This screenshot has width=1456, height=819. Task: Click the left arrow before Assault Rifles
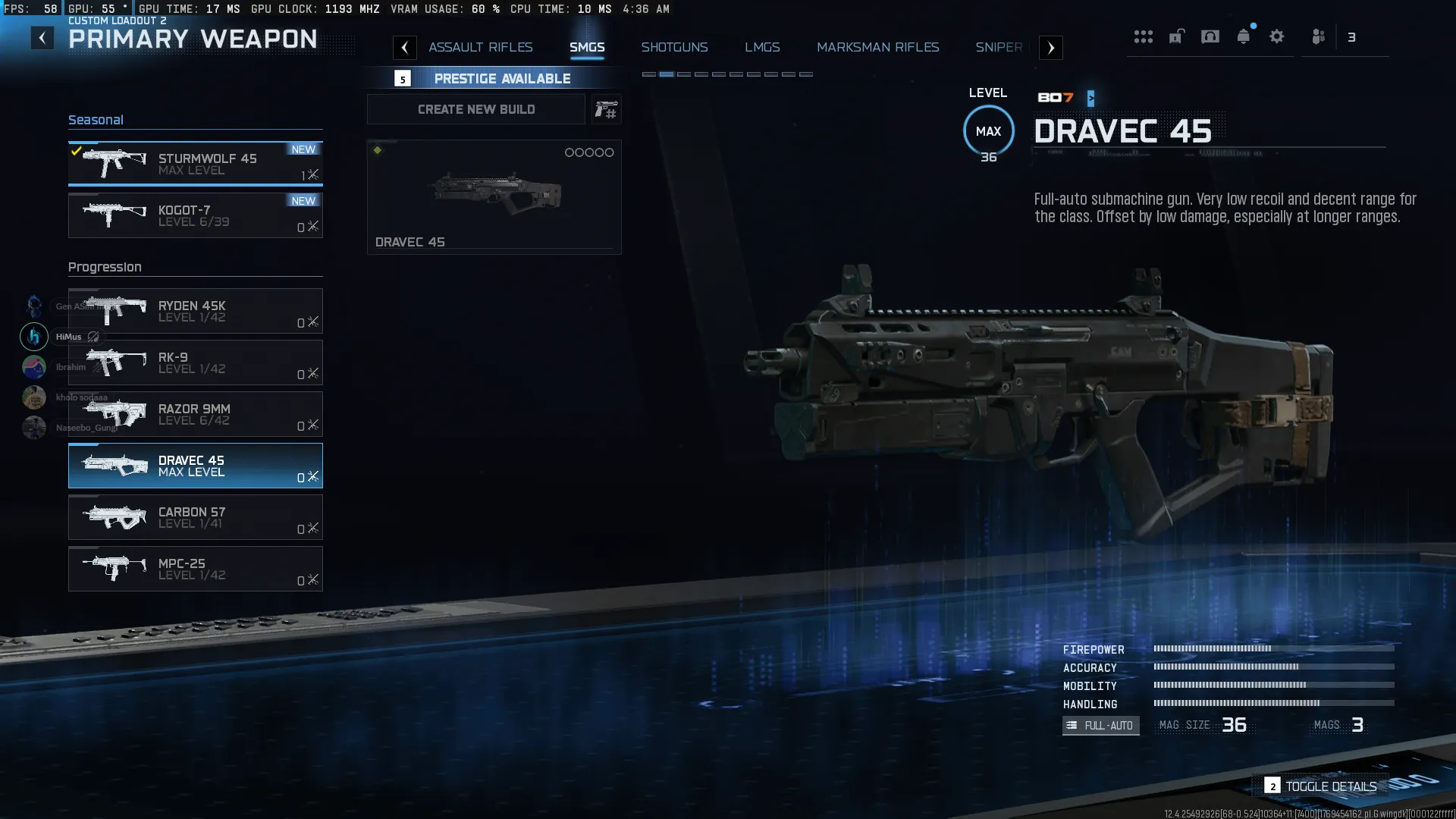(405, 47)
